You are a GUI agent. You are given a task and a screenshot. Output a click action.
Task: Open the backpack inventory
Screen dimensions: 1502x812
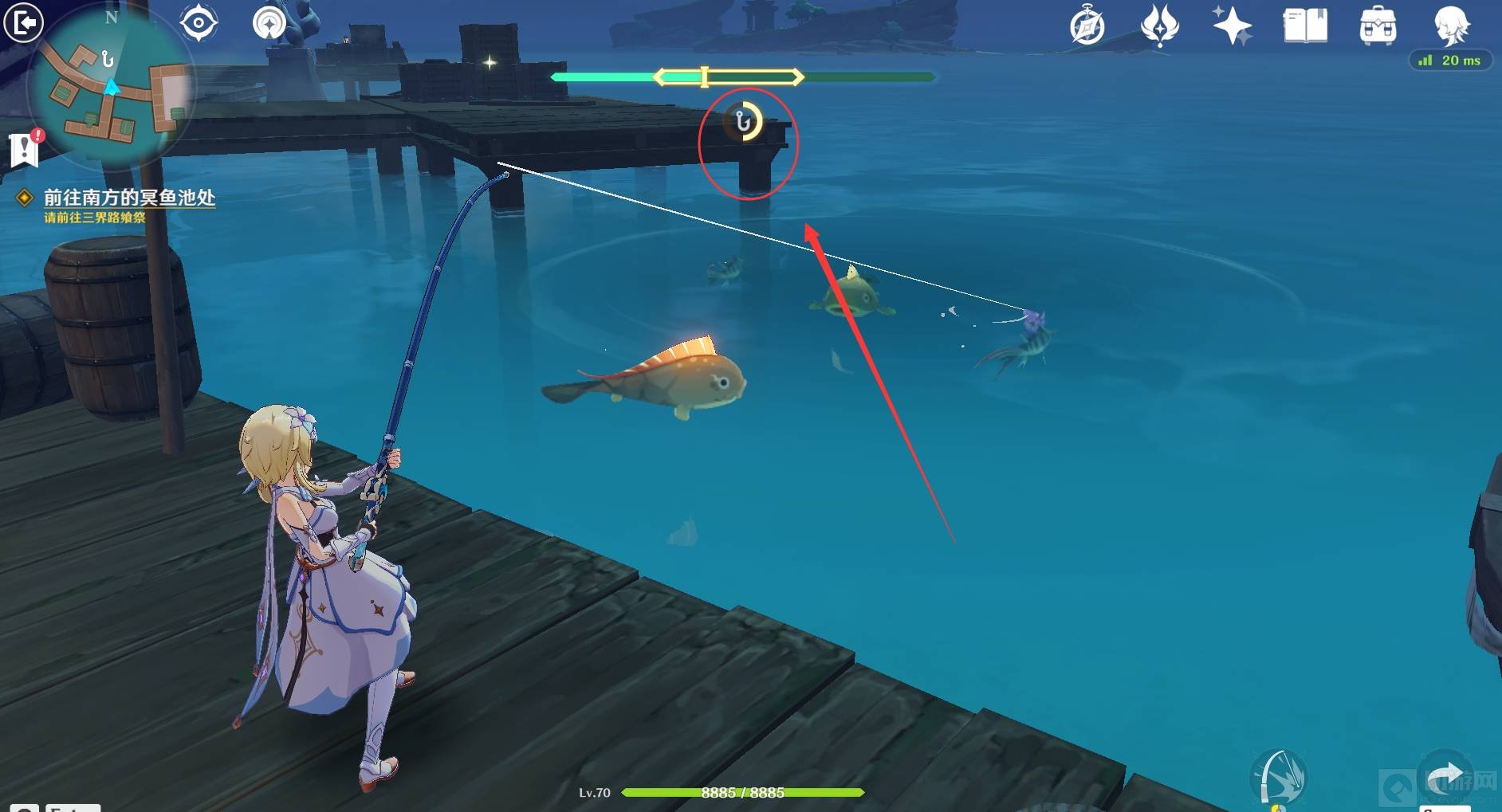point(1378,26)
